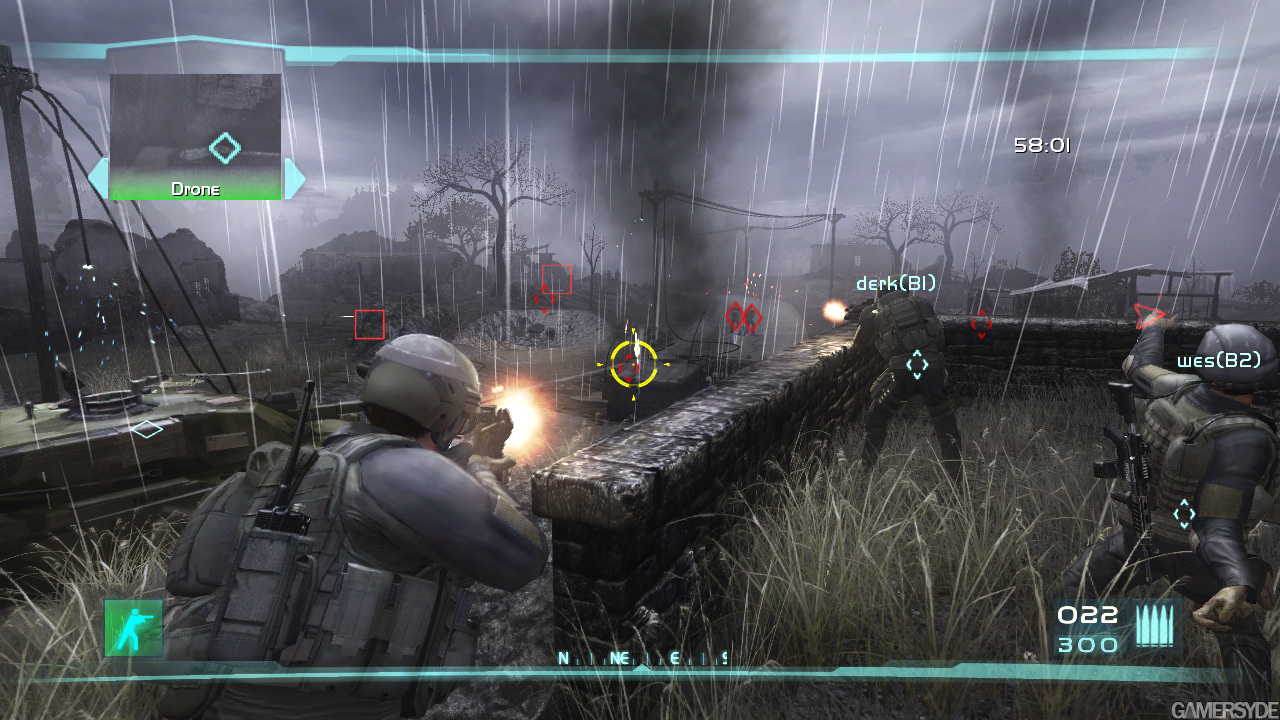Click the green soldier stance icon
Screen dimensions: 1280x720
click(133, 628)
